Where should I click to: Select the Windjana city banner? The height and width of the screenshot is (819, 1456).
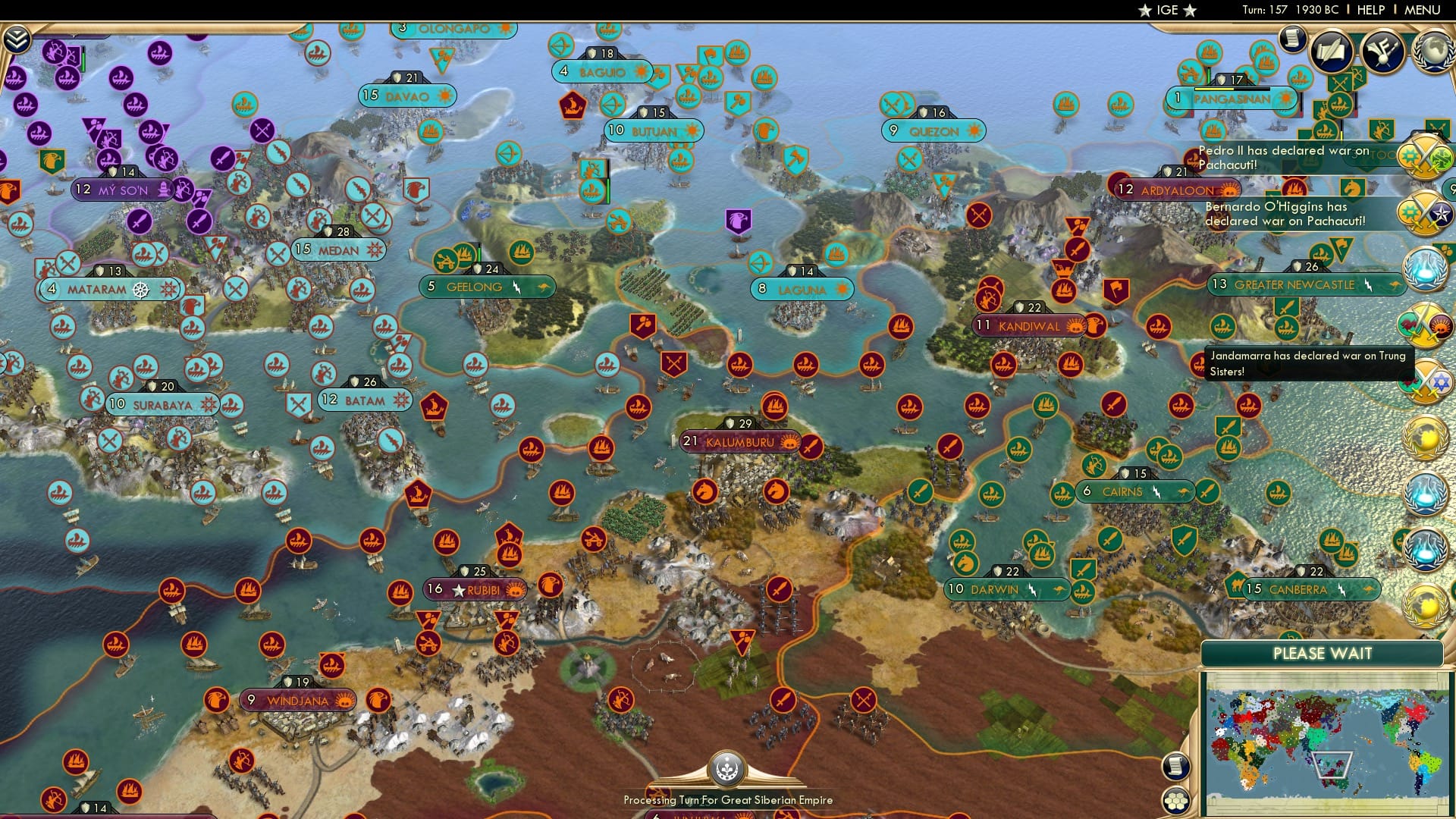[x=296, y=700]
